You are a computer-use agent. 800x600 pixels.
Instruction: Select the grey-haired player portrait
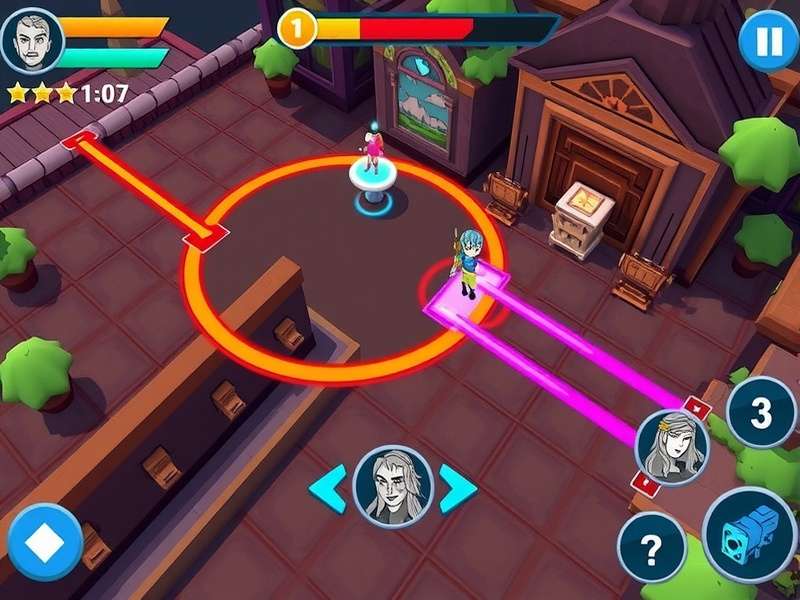pos(33,41)
